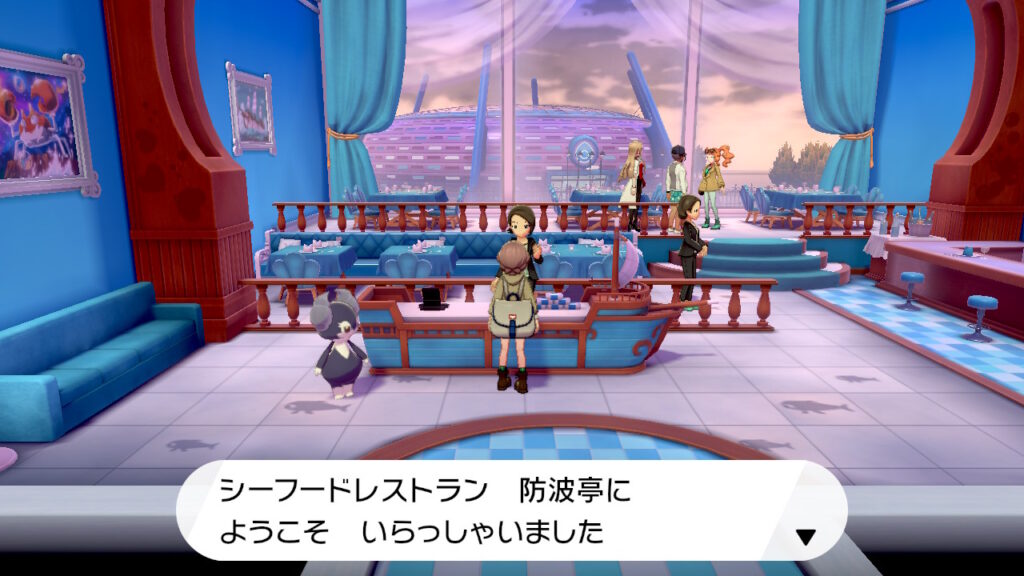
Task: Click the restaurant welcome dialogue box
Action: click(x=510, y=510)
